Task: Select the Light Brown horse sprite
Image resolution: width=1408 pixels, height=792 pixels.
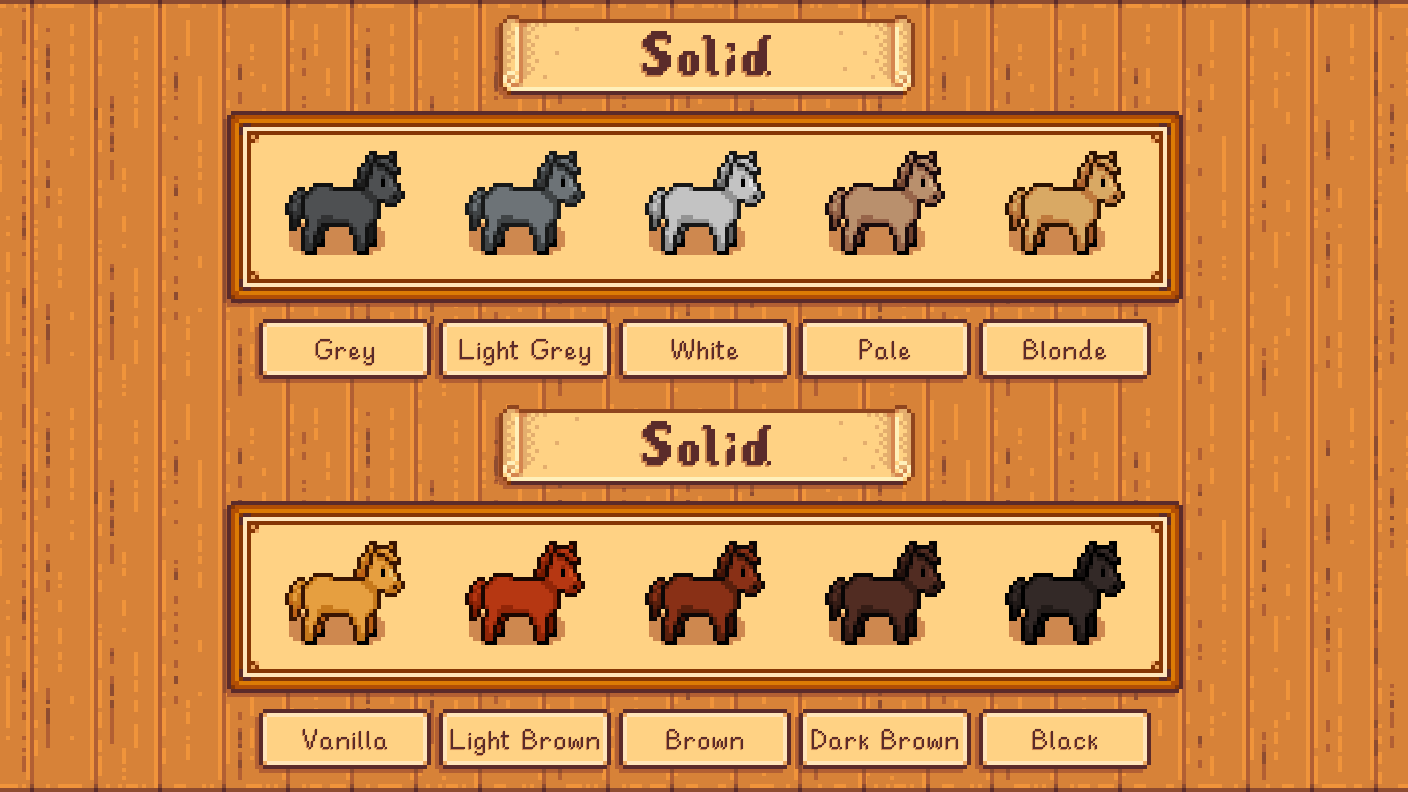Action: click(525, 590)
